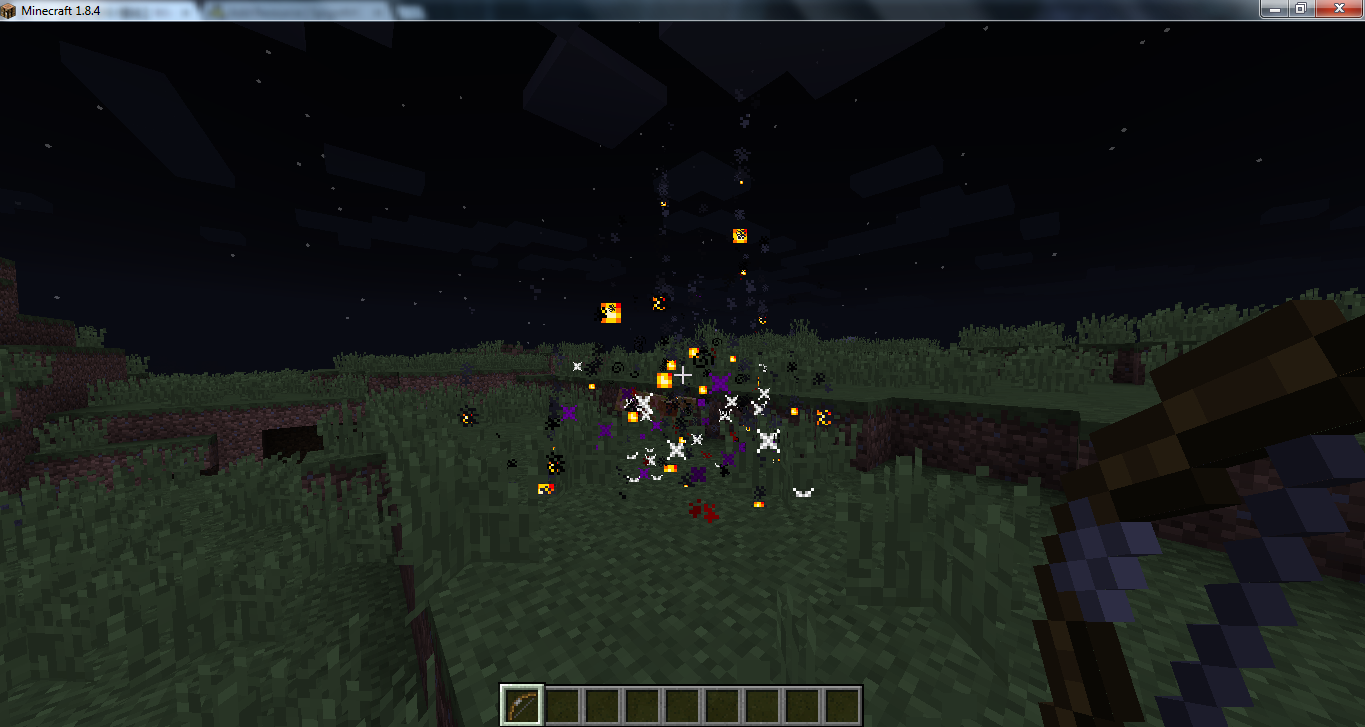Click the center (fifth) hotbar slot
The image size is (1365, 727).
[x=682, y=705]
